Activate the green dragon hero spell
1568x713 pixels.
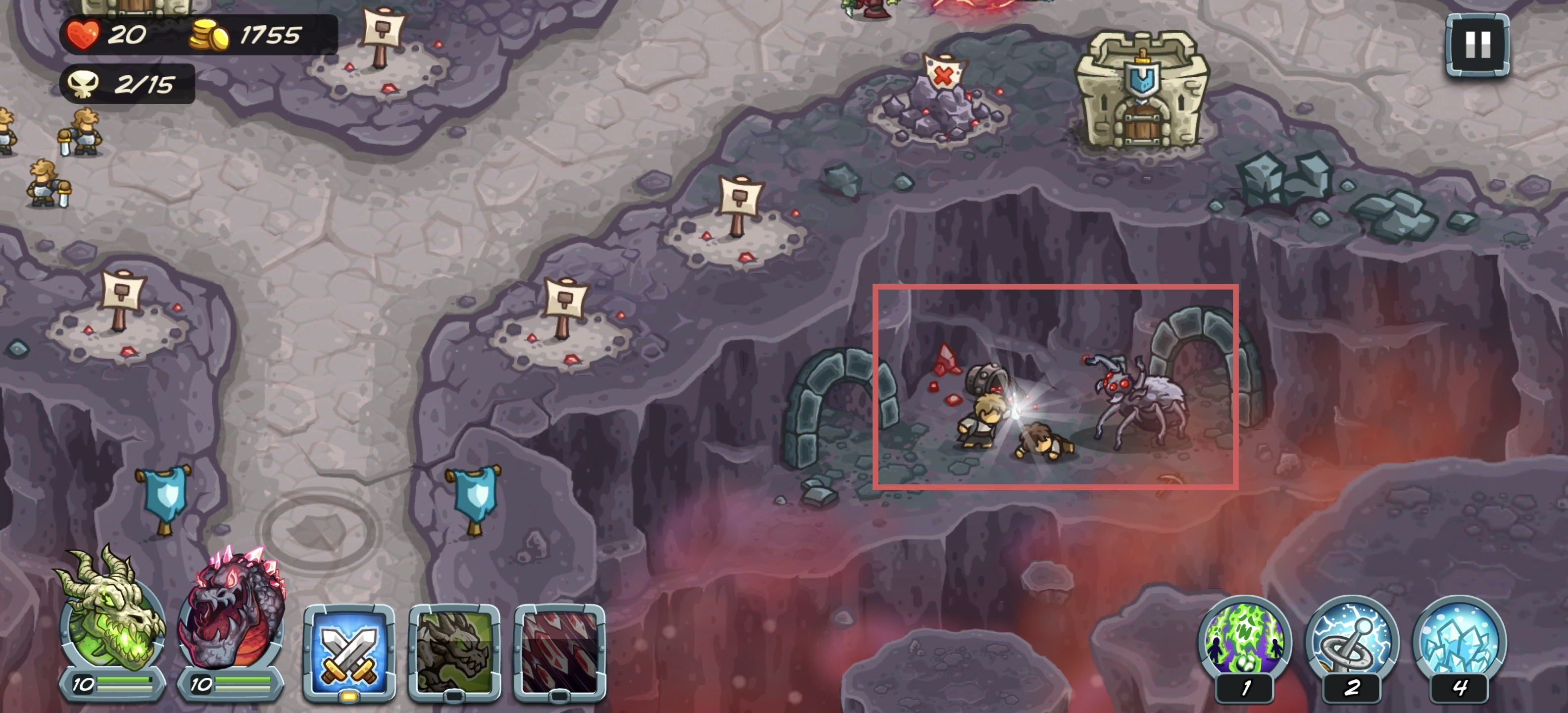pos(454,650)
